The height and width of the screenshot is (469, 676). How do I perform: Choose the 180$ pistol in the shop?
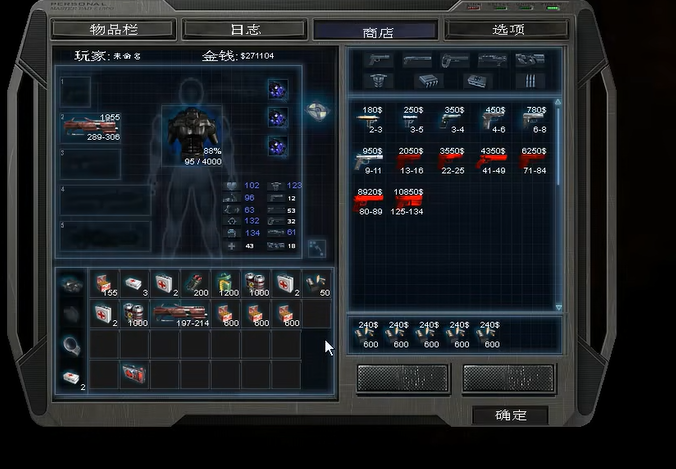373,119
